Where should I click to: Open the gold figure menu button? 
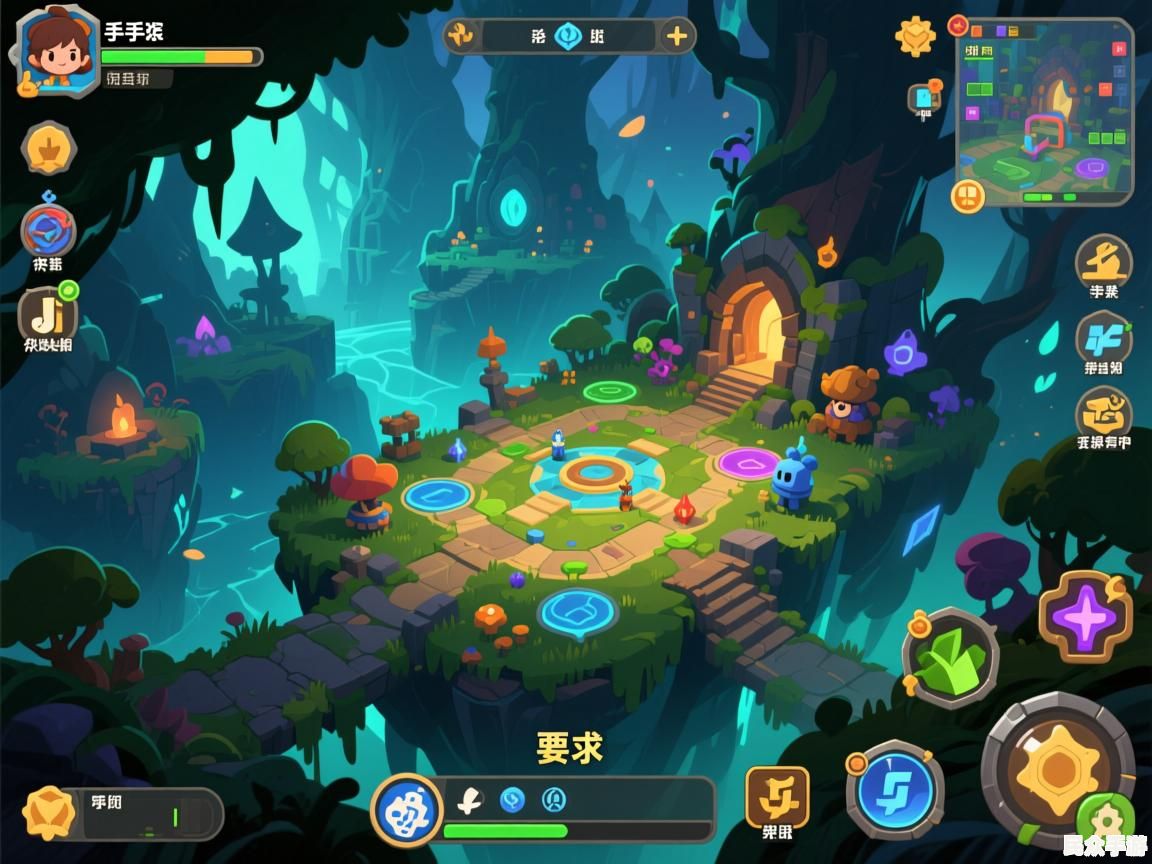point(1103,260)
